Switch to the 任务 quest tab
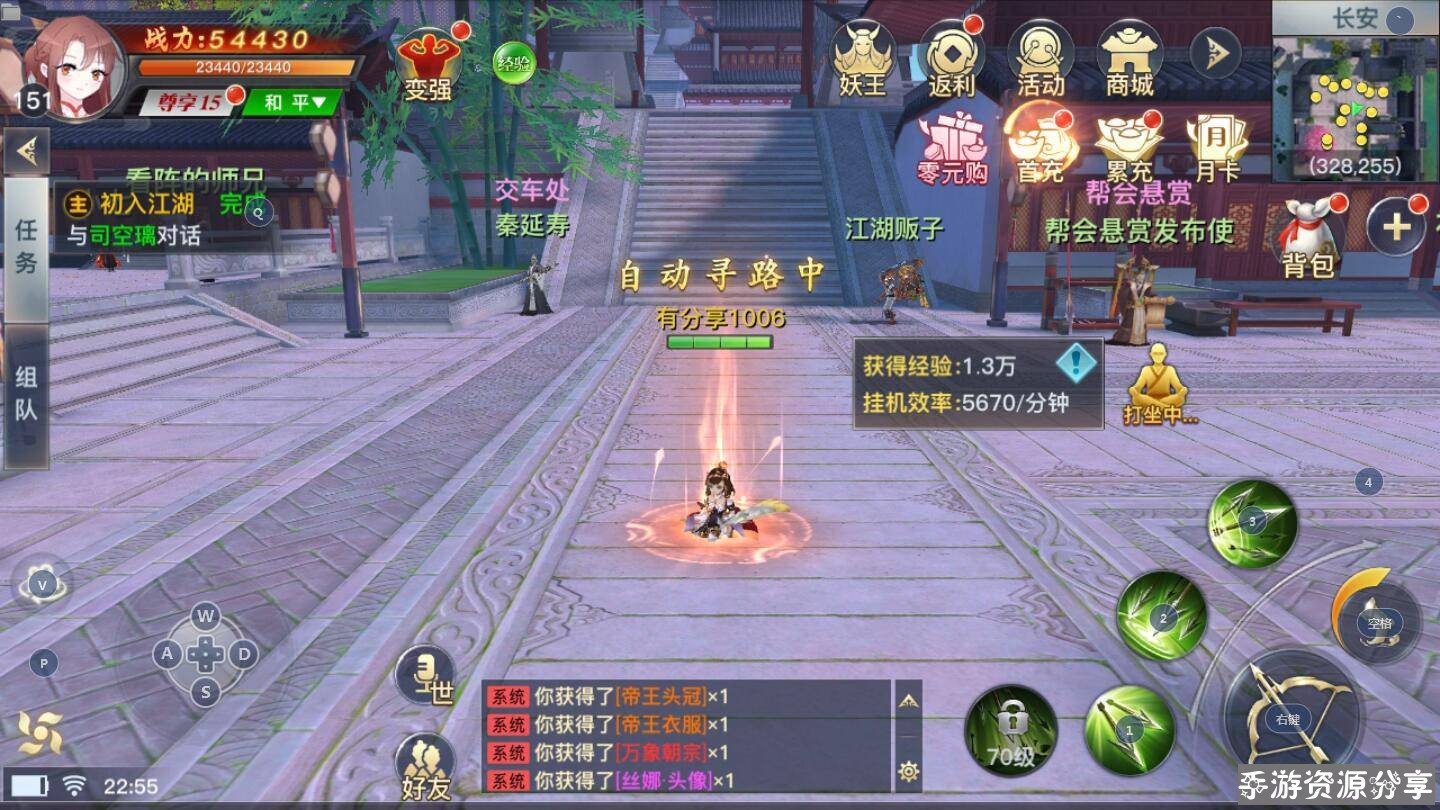1440x810 pixels. pos(26,246)
